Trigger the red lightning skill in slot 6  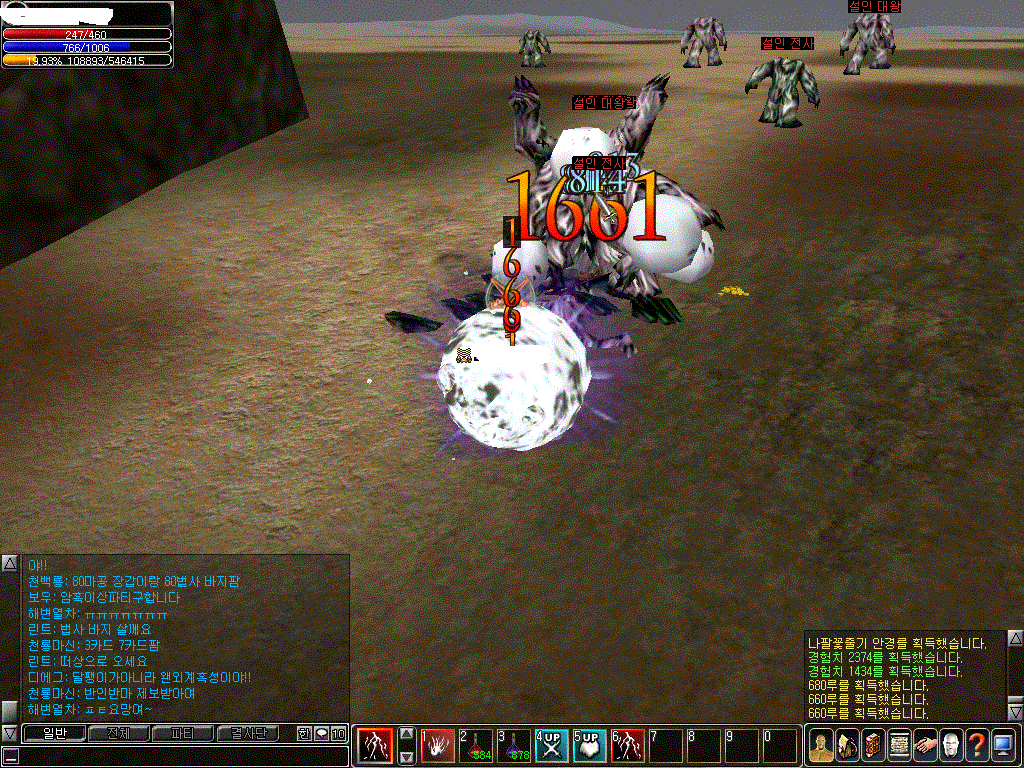[x=628, y=746]
